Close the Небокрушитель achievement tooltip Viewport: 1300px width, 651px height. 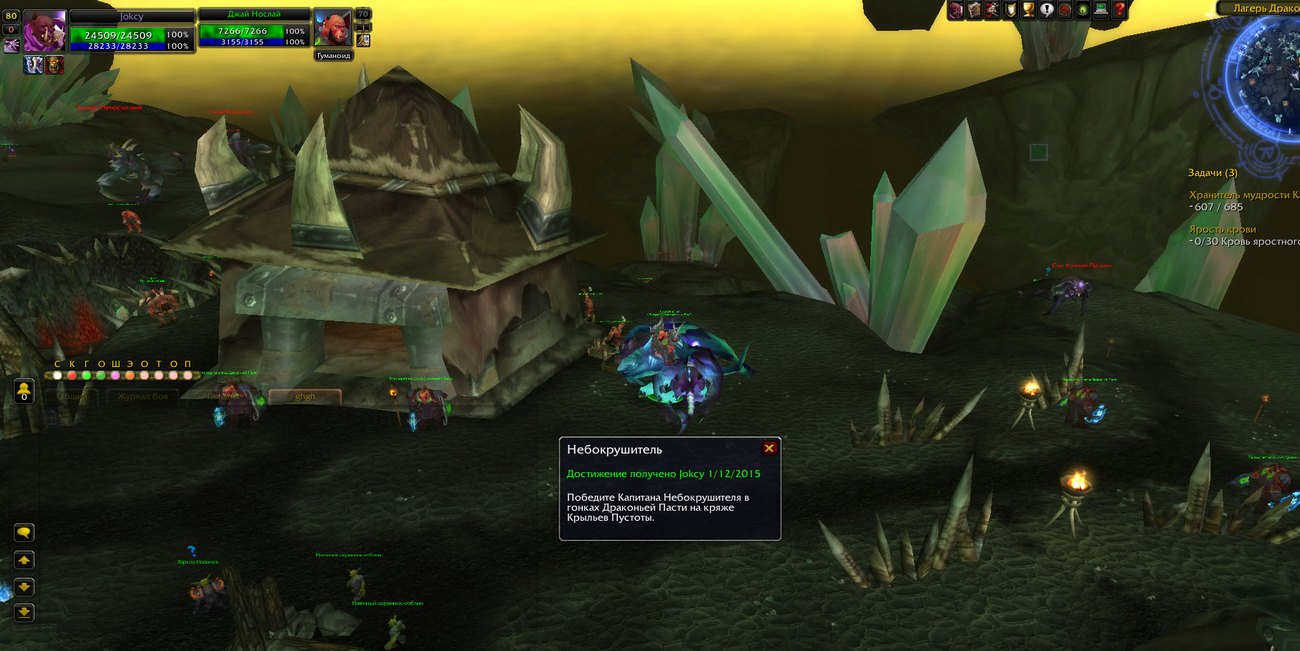click(x=769, y=449)
